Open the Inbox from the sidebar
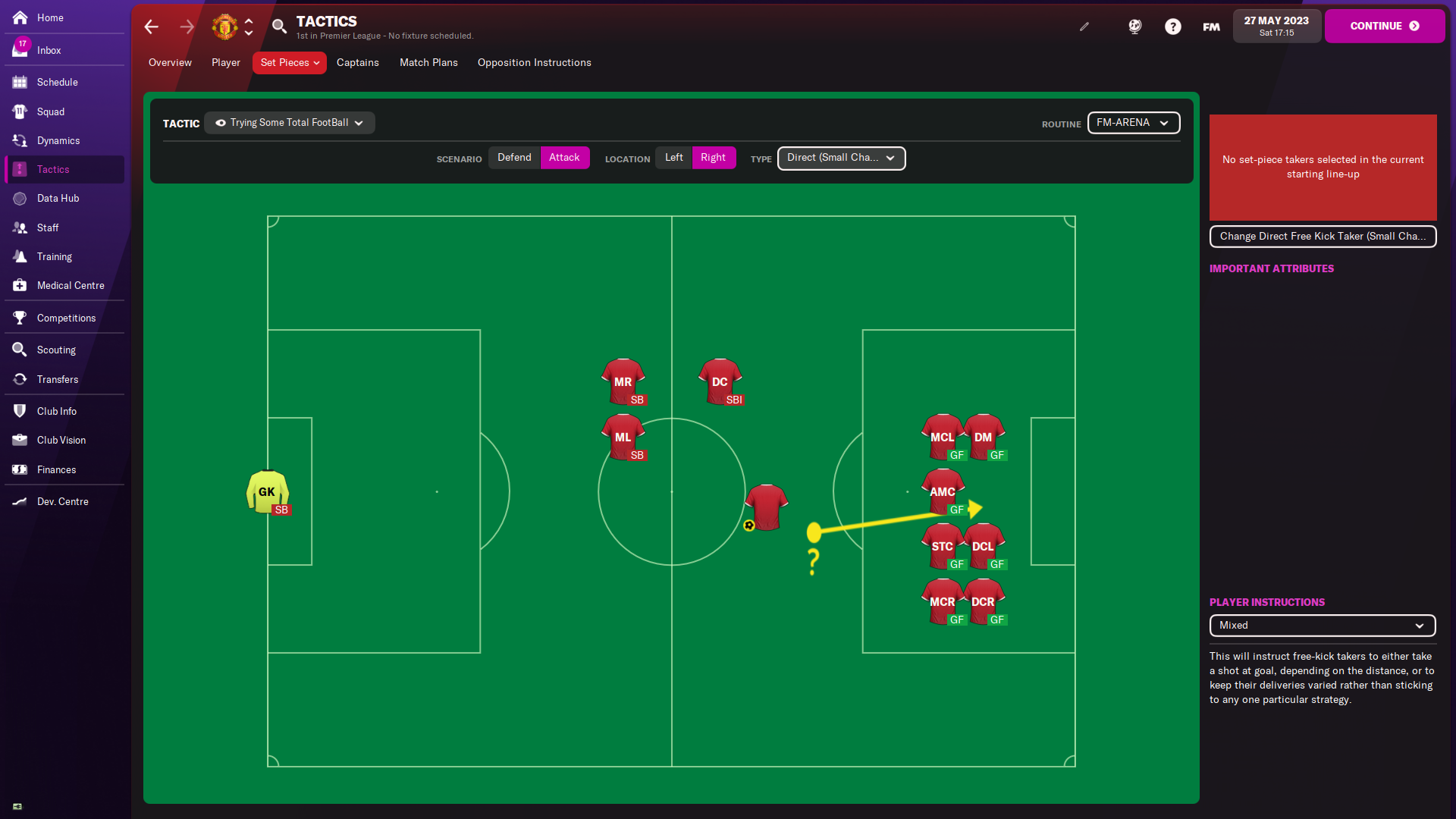This screenshot has height=819, width=1456. tap(49, 50)
